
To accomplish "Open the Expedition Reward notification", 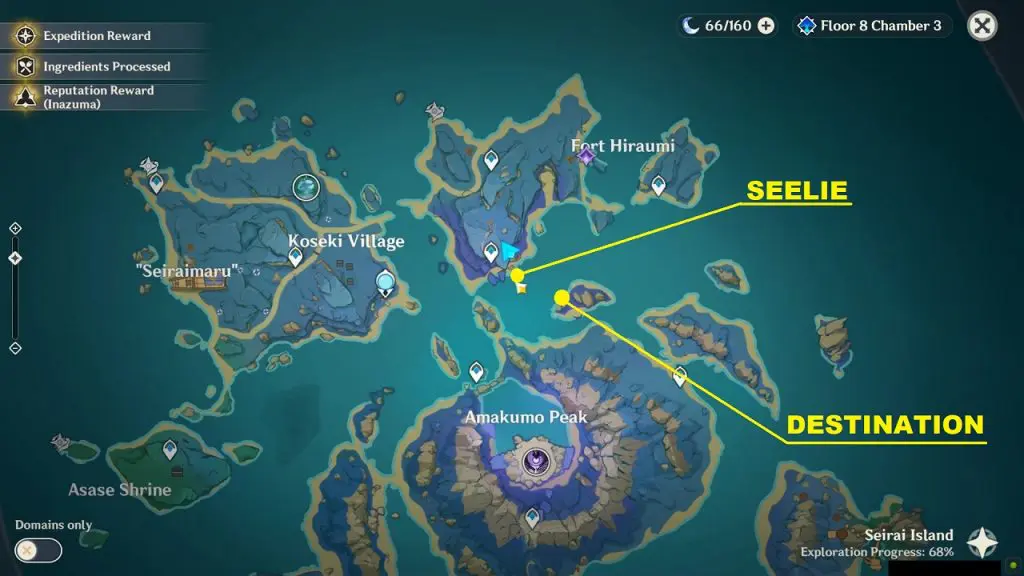I will [97, 36].
